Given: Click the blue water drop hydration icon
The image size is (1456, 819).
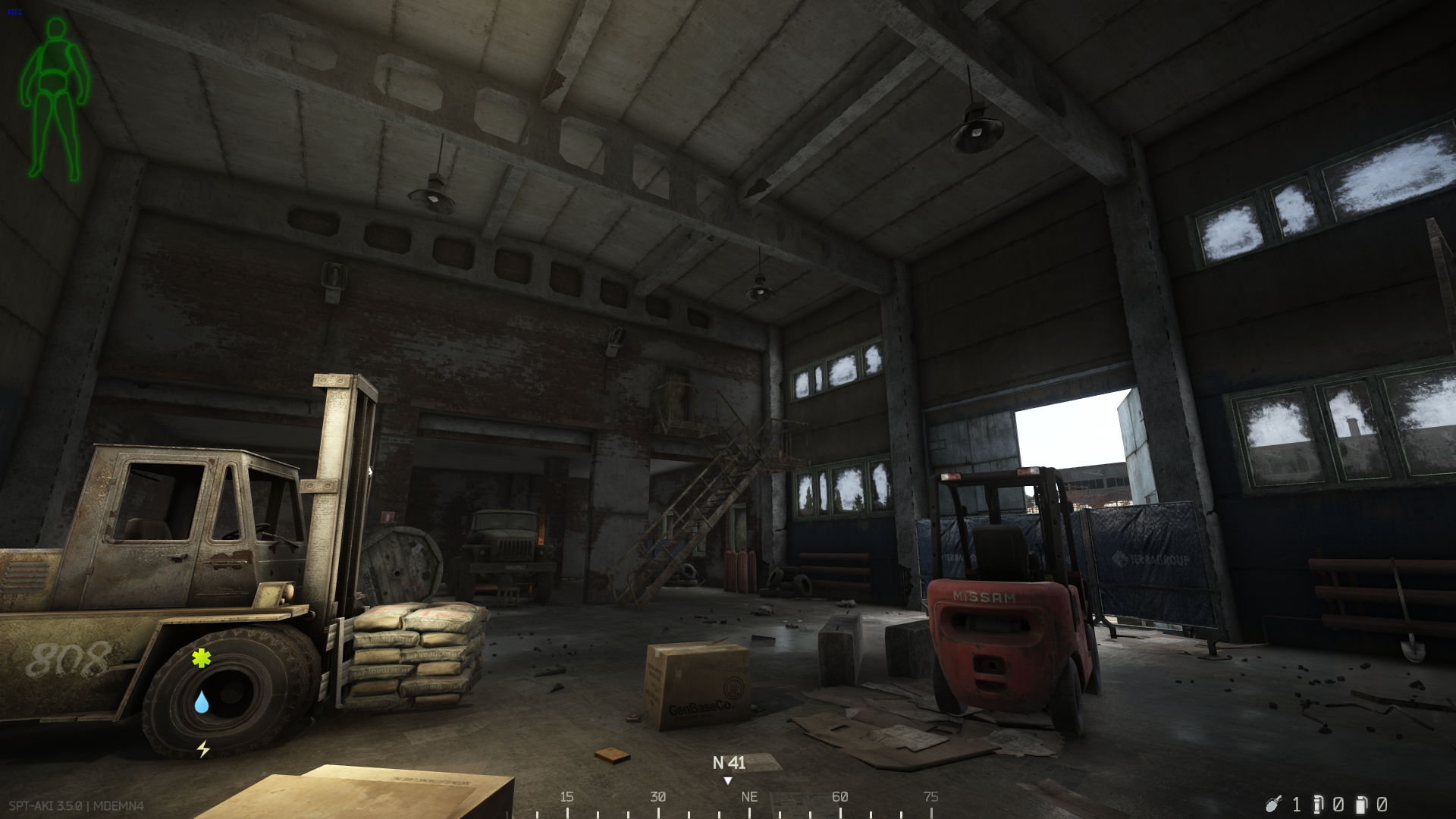Looking at the screenshot, I should coord(201,702).
